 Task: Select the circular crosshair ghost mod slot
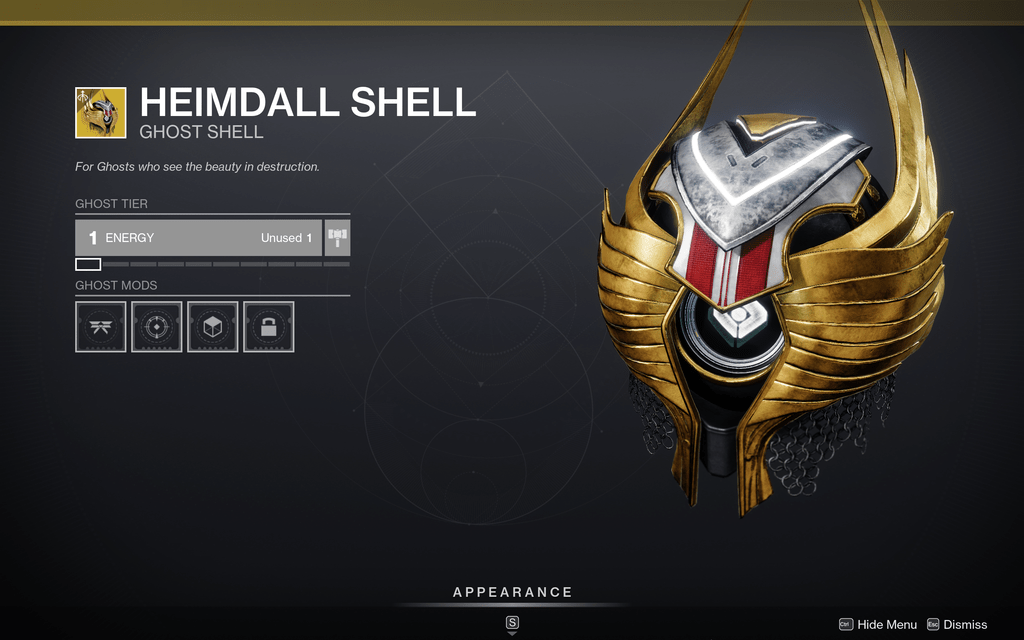[157, 327]
